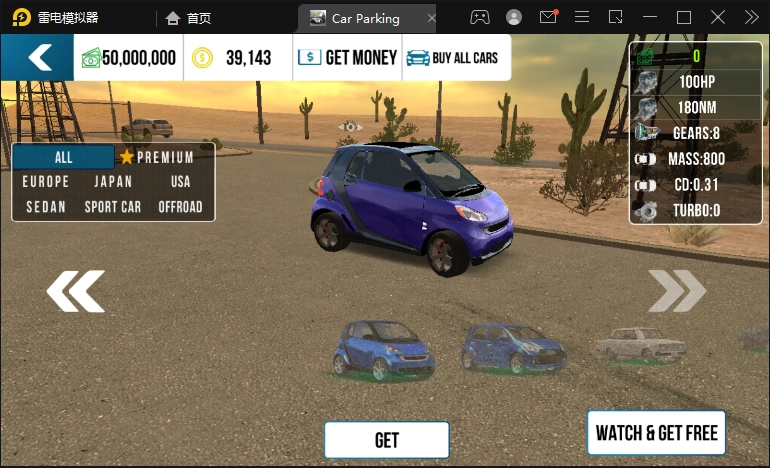Filter cars by JAPAN
This screenshot has width=770, height=468.
(113, 182)
